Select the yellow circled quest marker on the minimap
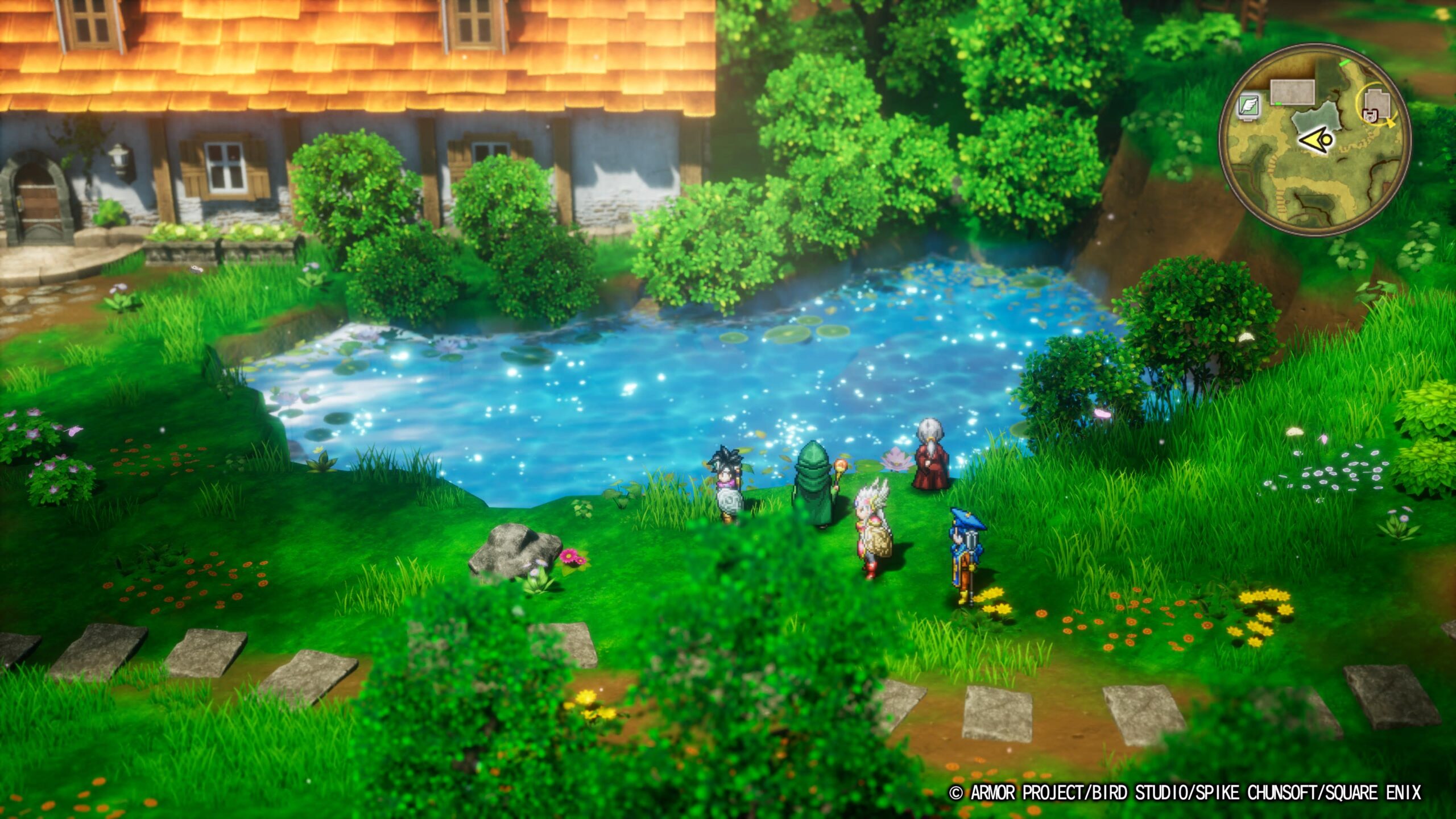The height and width of the screenshot is (819, 1456). pos(1376,105)
